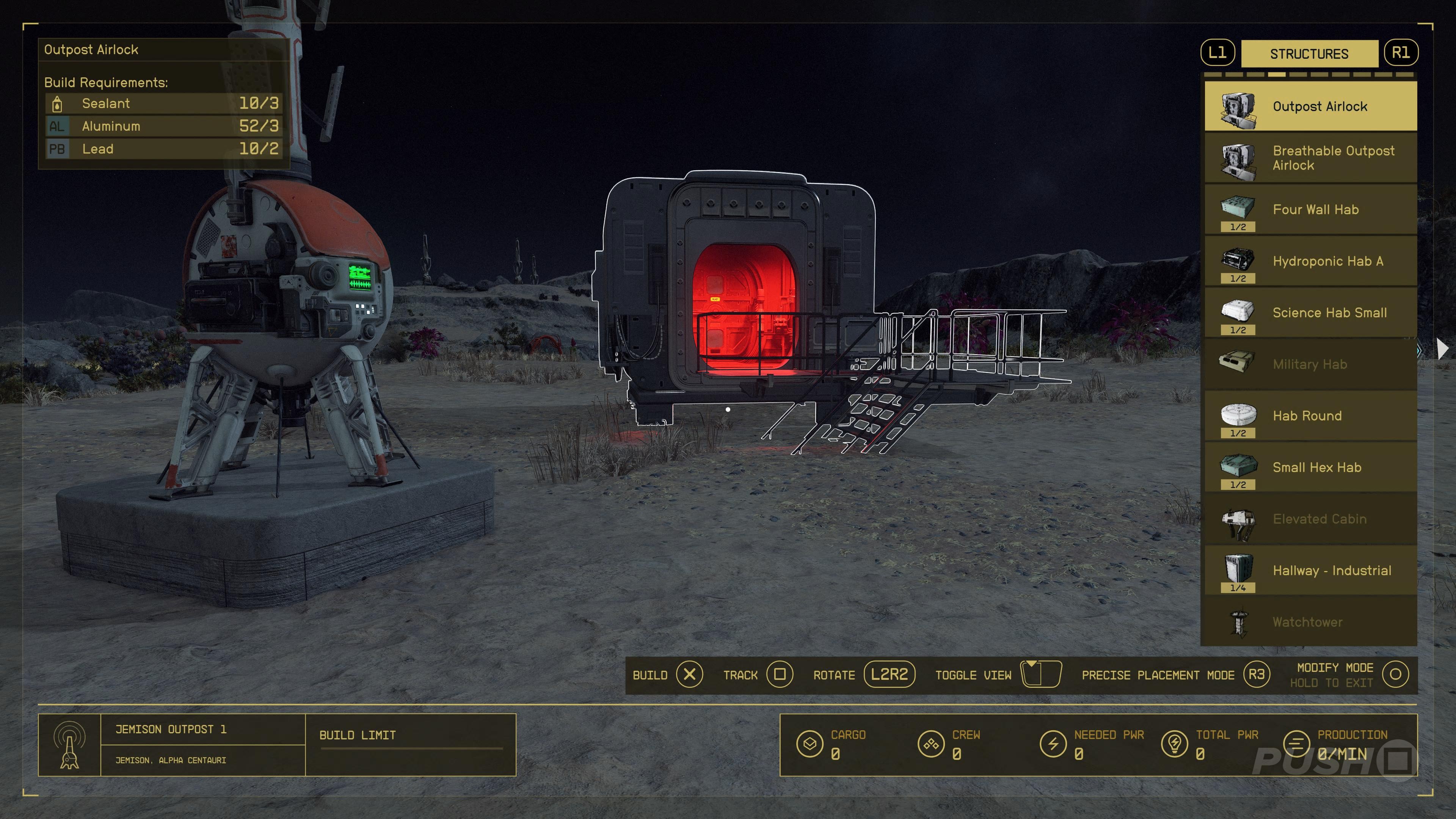Image resolution: width=1456 pixels, height=819 pixels.
Task: Click the Jemison Outpost 1 beacon icon
Action: [69, 745]
